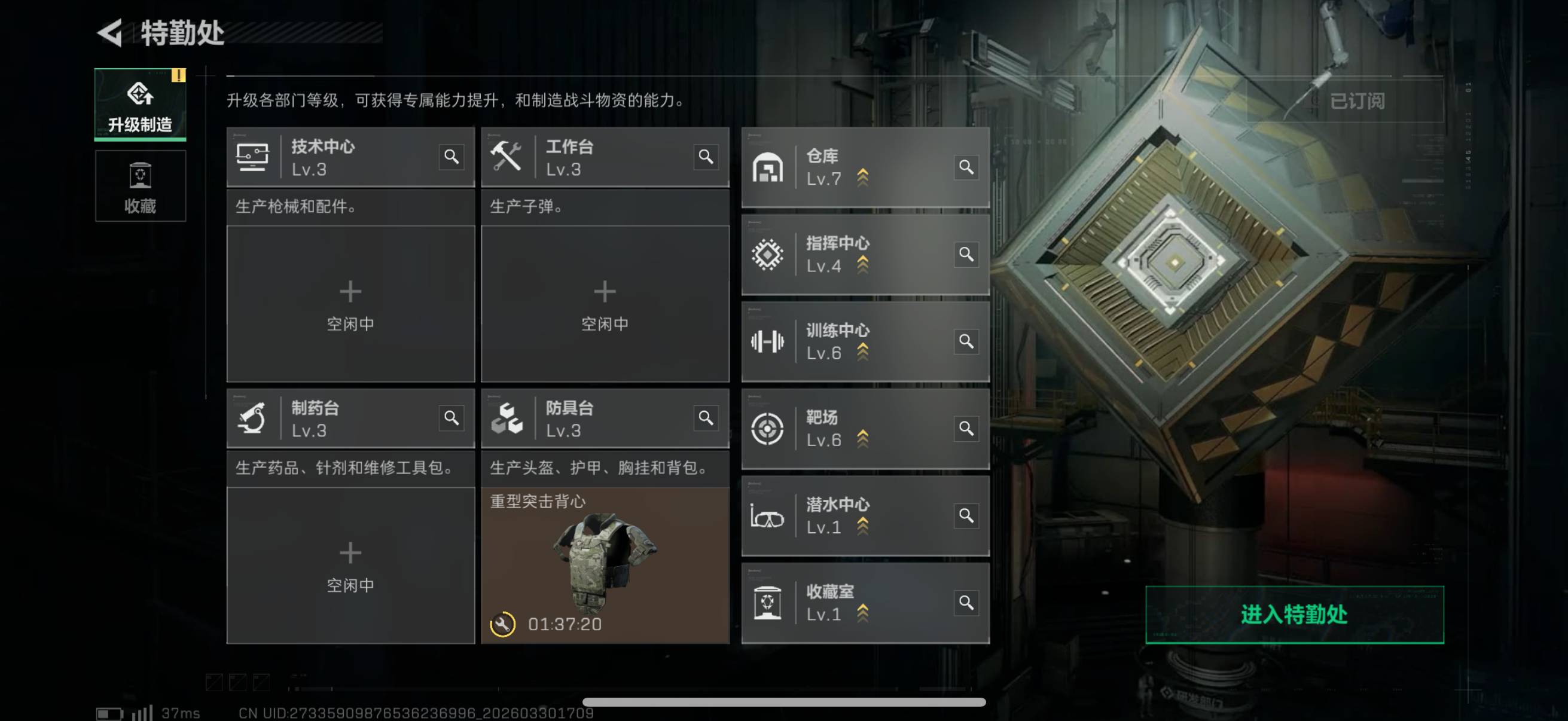Go back using the arrow beside 特勤处
Screen dimensions: 1568x721
tap(110, 33)
